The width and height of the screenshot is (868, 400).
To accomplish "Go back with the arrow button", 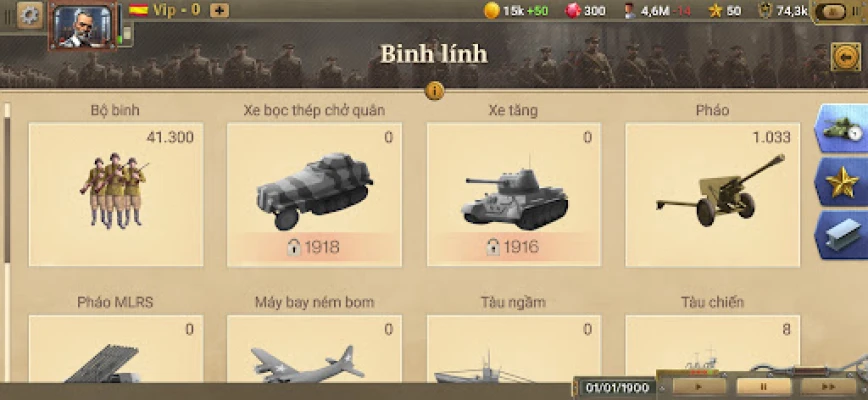I will coord(845,56).
